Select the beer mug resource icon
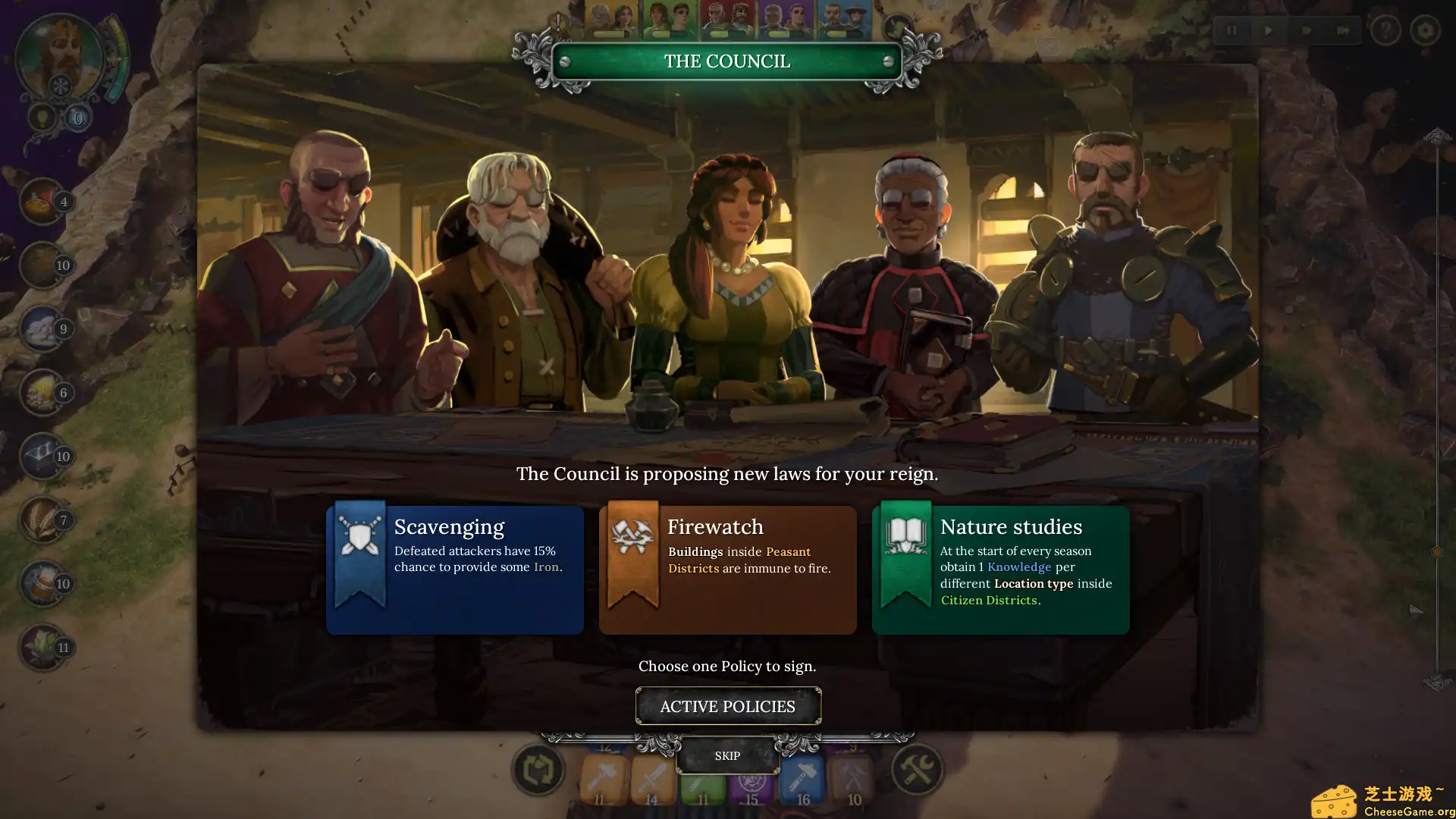The height and width of the screenshot is (819, 1456). [x=42, y=583]
